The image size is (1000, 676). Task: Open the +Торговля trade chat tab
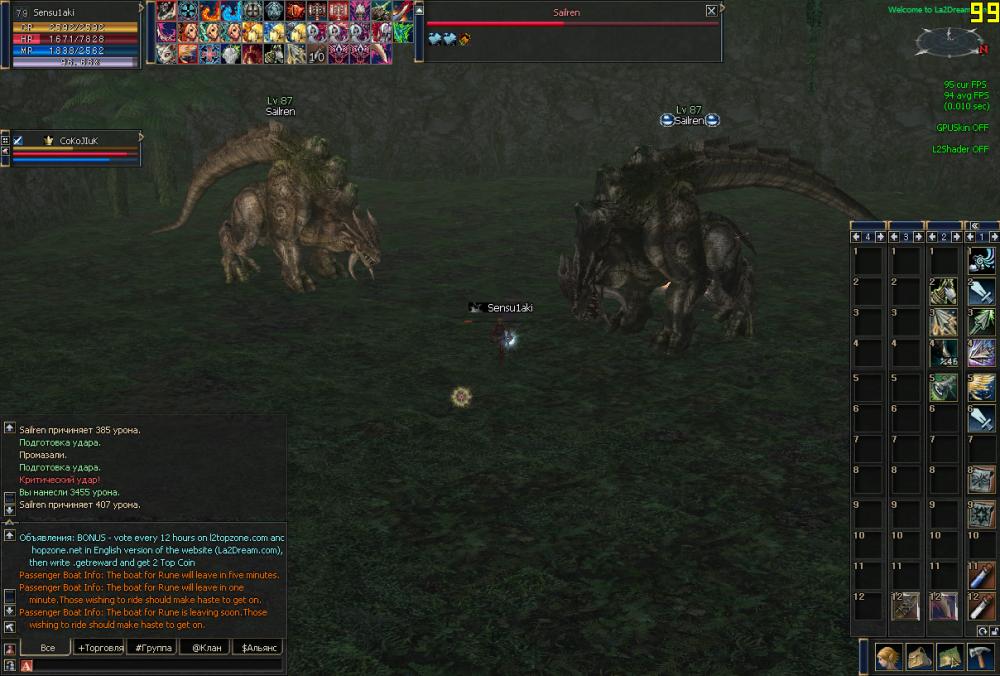pos(100,648)
